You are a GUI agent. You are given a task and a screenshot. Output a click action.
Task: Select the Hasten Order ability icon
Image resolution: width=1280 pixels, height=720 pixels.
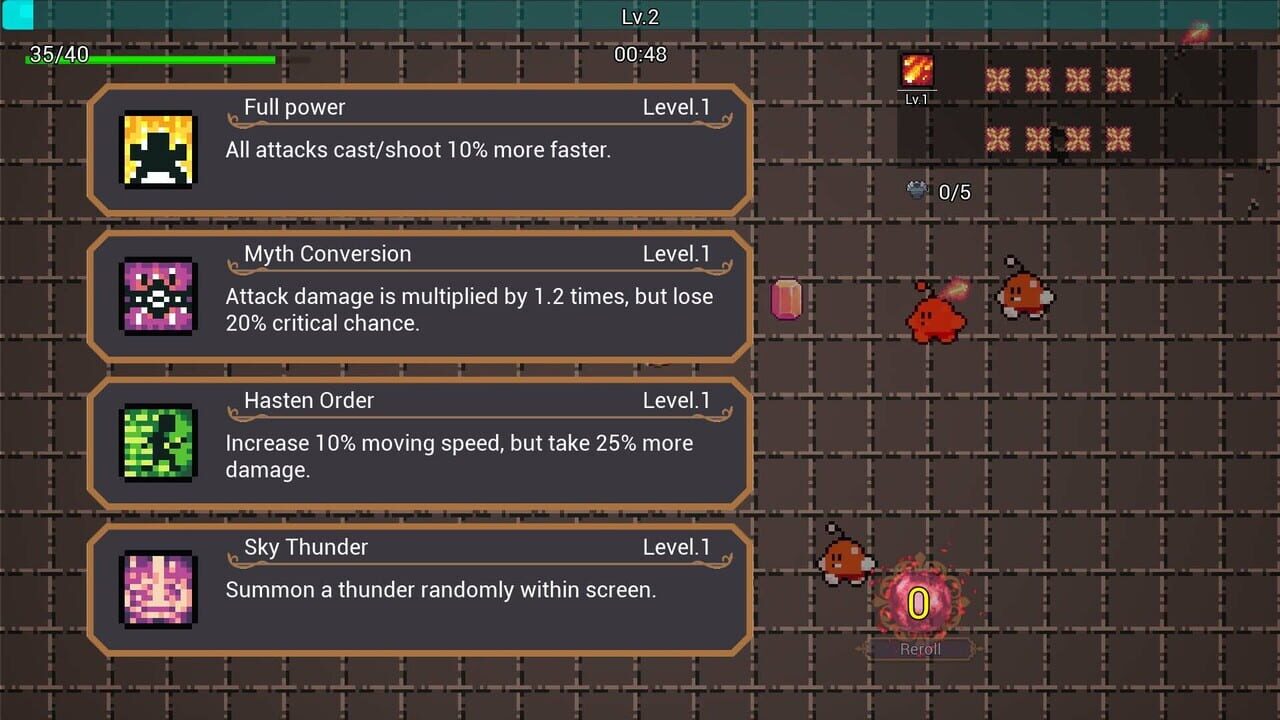[157, 441]
